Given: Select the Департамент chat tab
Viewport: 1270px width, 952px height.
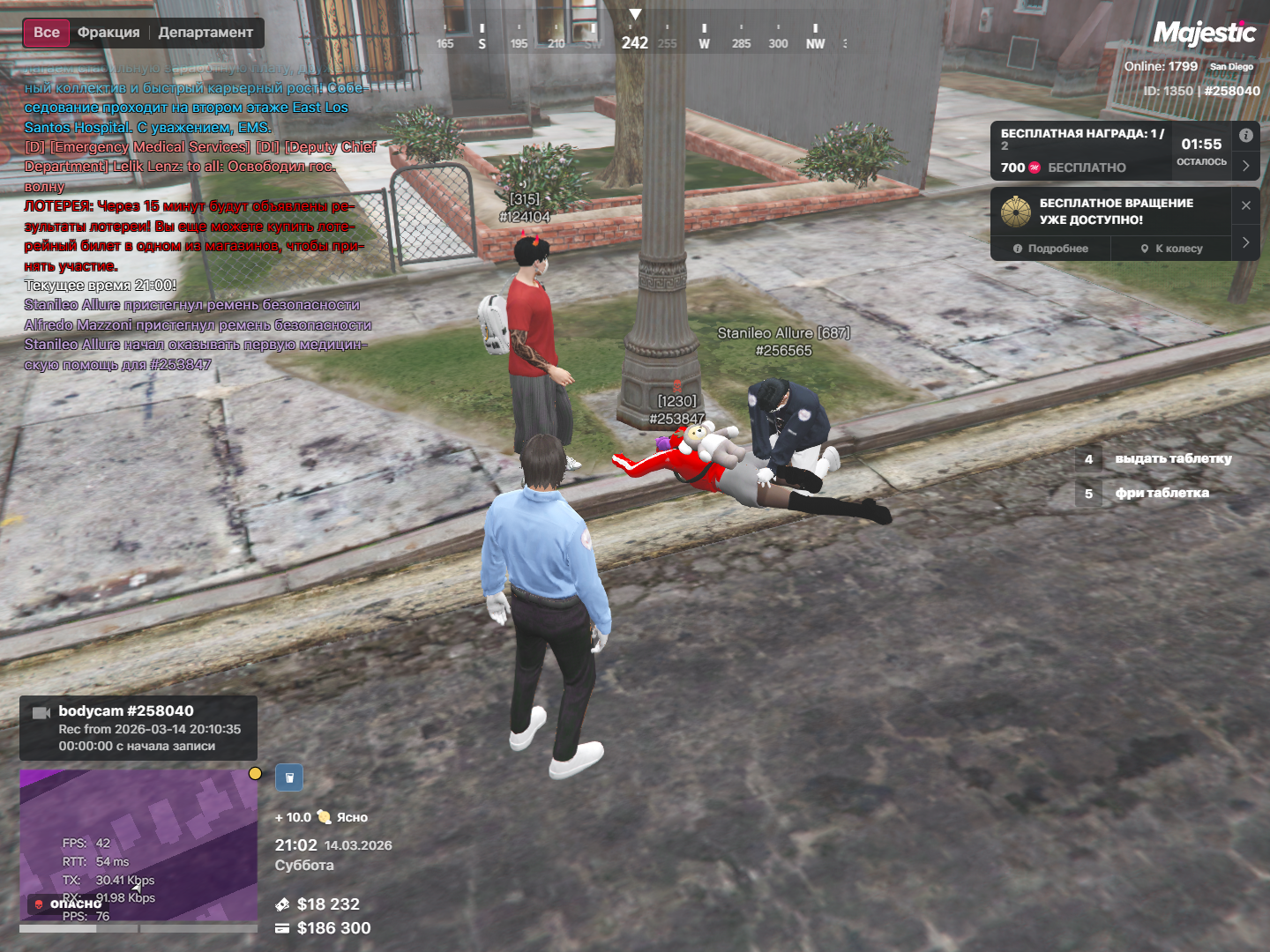Looking at the screenshot, I should coord(205,33).
